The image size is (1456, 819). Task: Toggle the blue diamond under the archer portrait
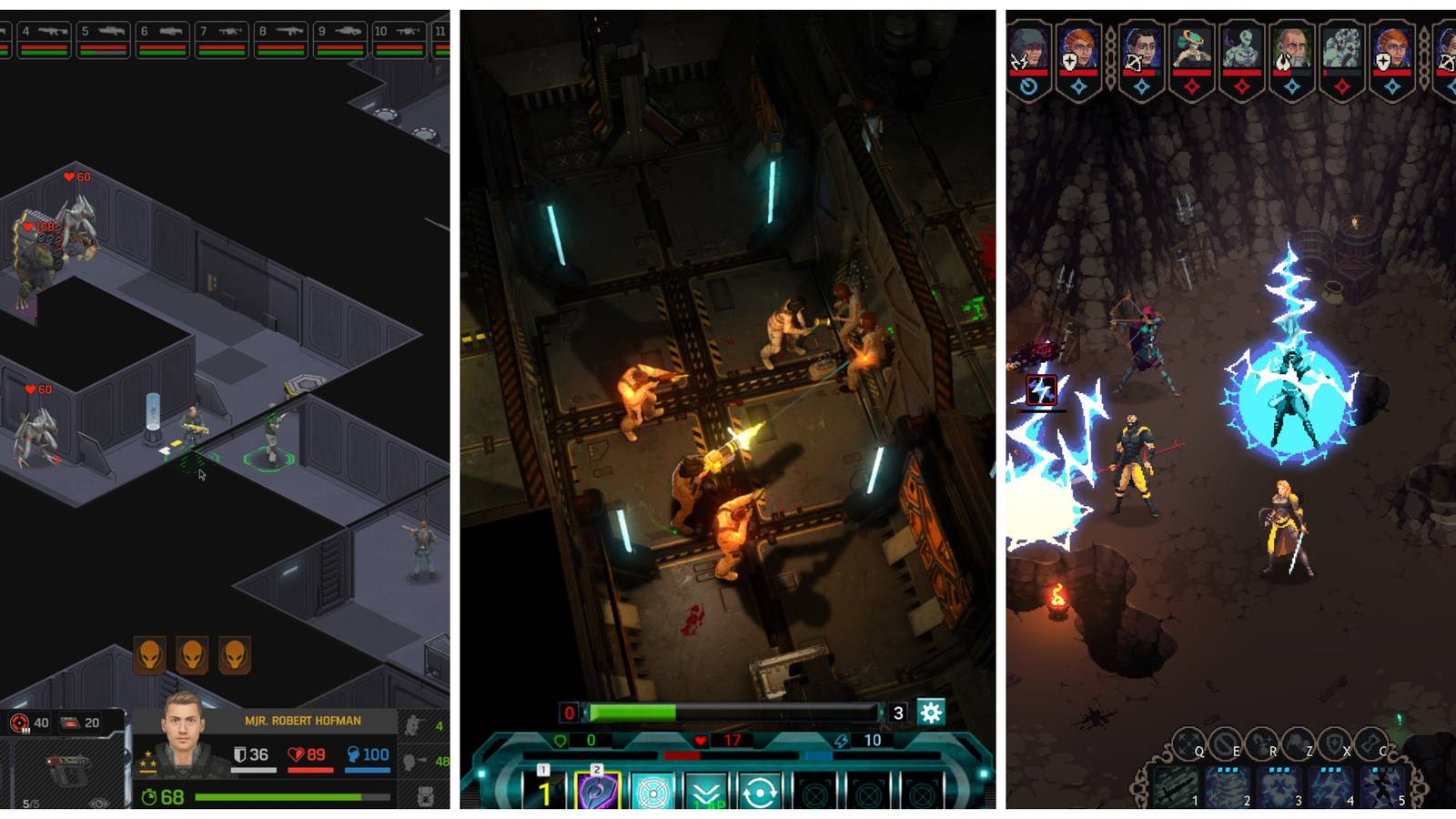1140,85
